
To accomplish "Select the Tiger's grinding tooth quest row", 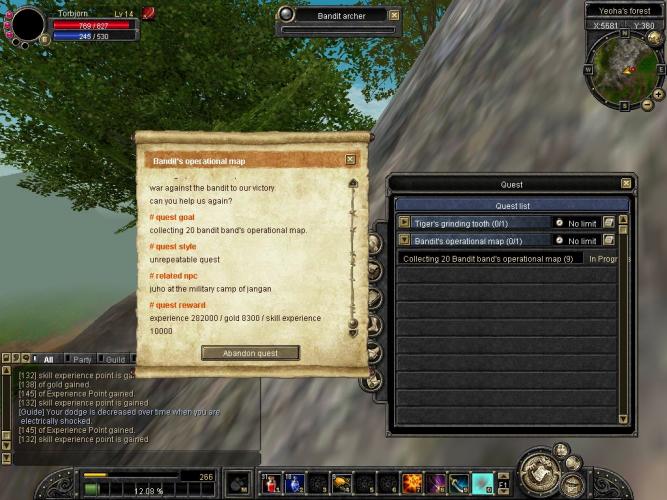I will pyautogui.click(x=480, y=223).
